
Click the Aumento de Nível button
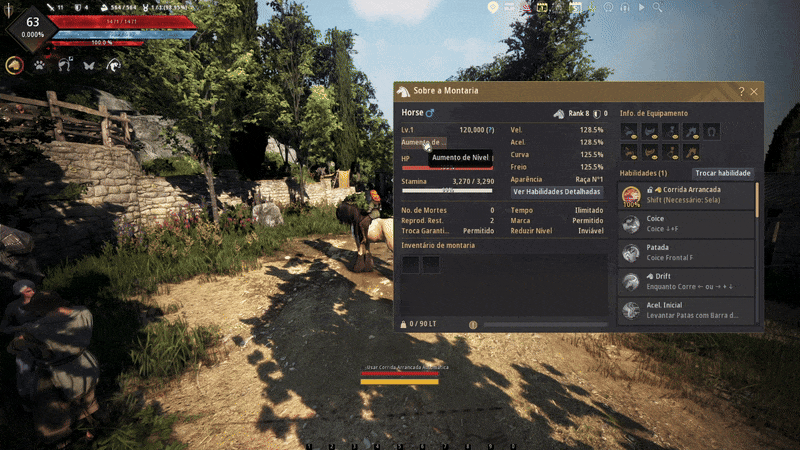[x=424, y=143]
